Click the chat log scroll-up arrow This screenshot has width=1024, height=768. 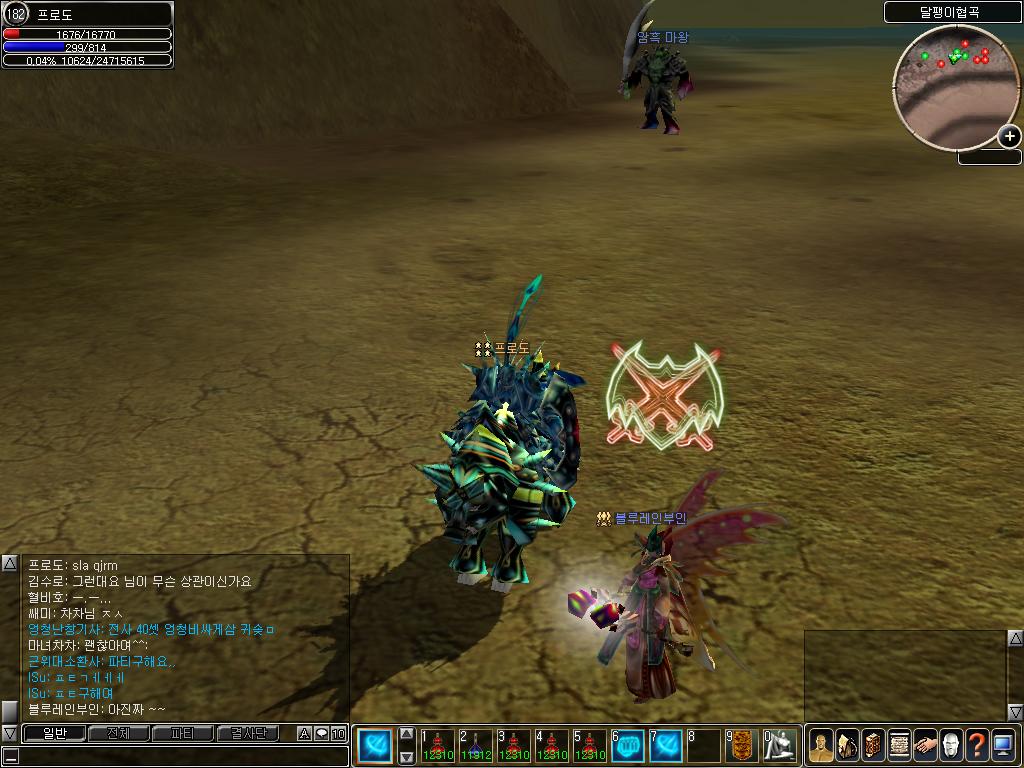[9, 563]
